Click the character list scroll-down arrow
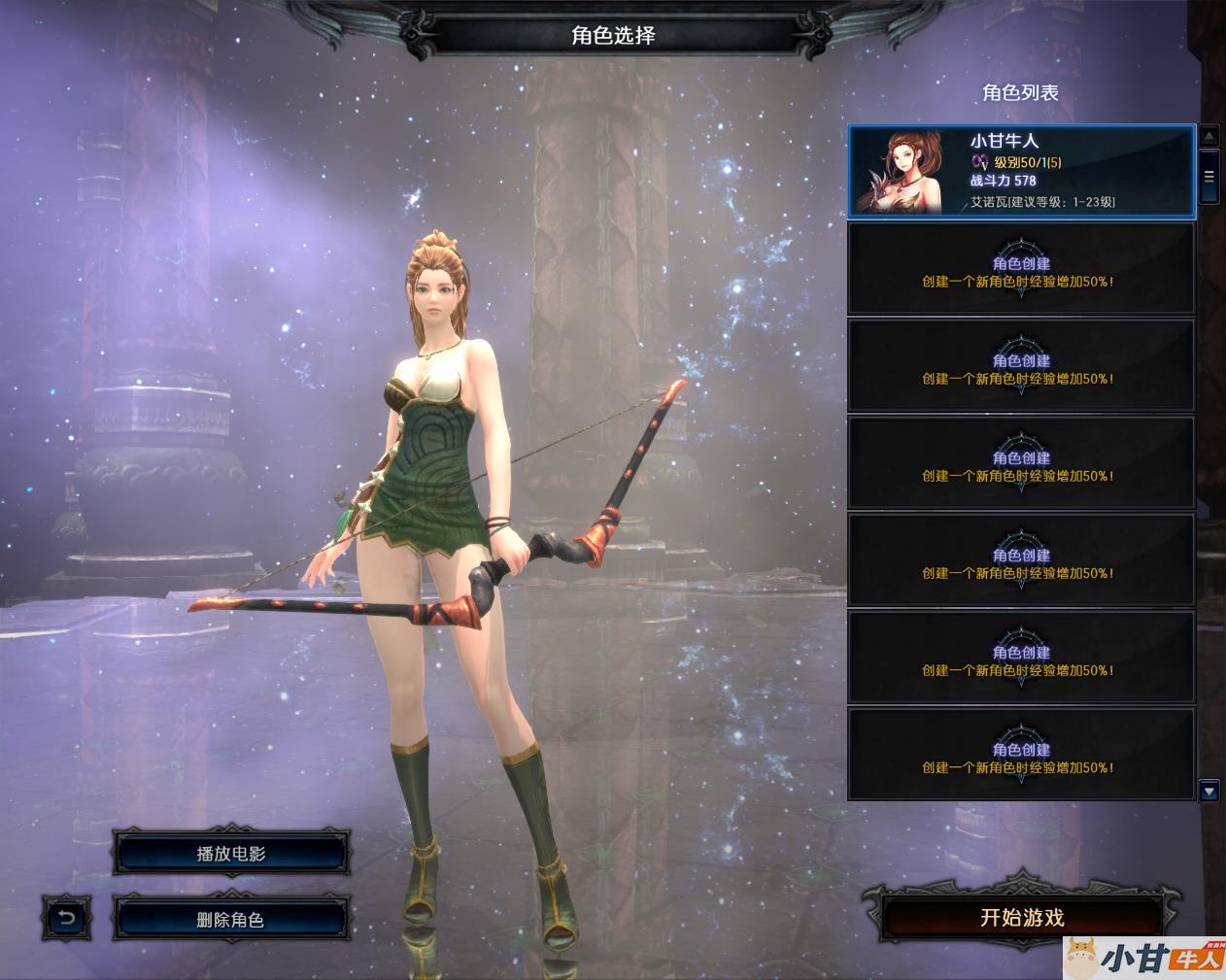 click(1209, 792)
